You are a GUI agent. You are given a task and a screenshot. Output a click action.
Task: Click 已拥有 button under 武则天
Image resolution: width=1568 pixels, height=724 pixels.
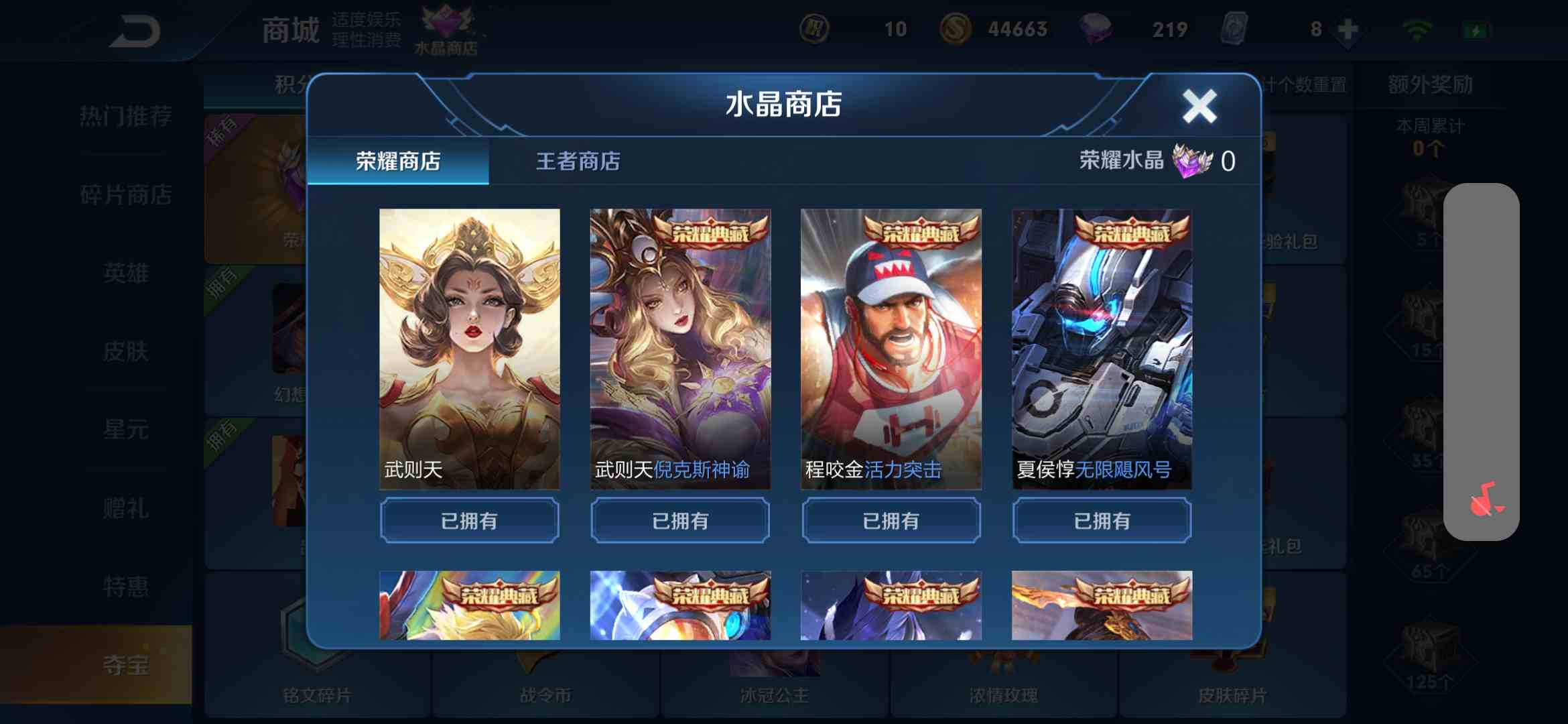click(468, 520)
